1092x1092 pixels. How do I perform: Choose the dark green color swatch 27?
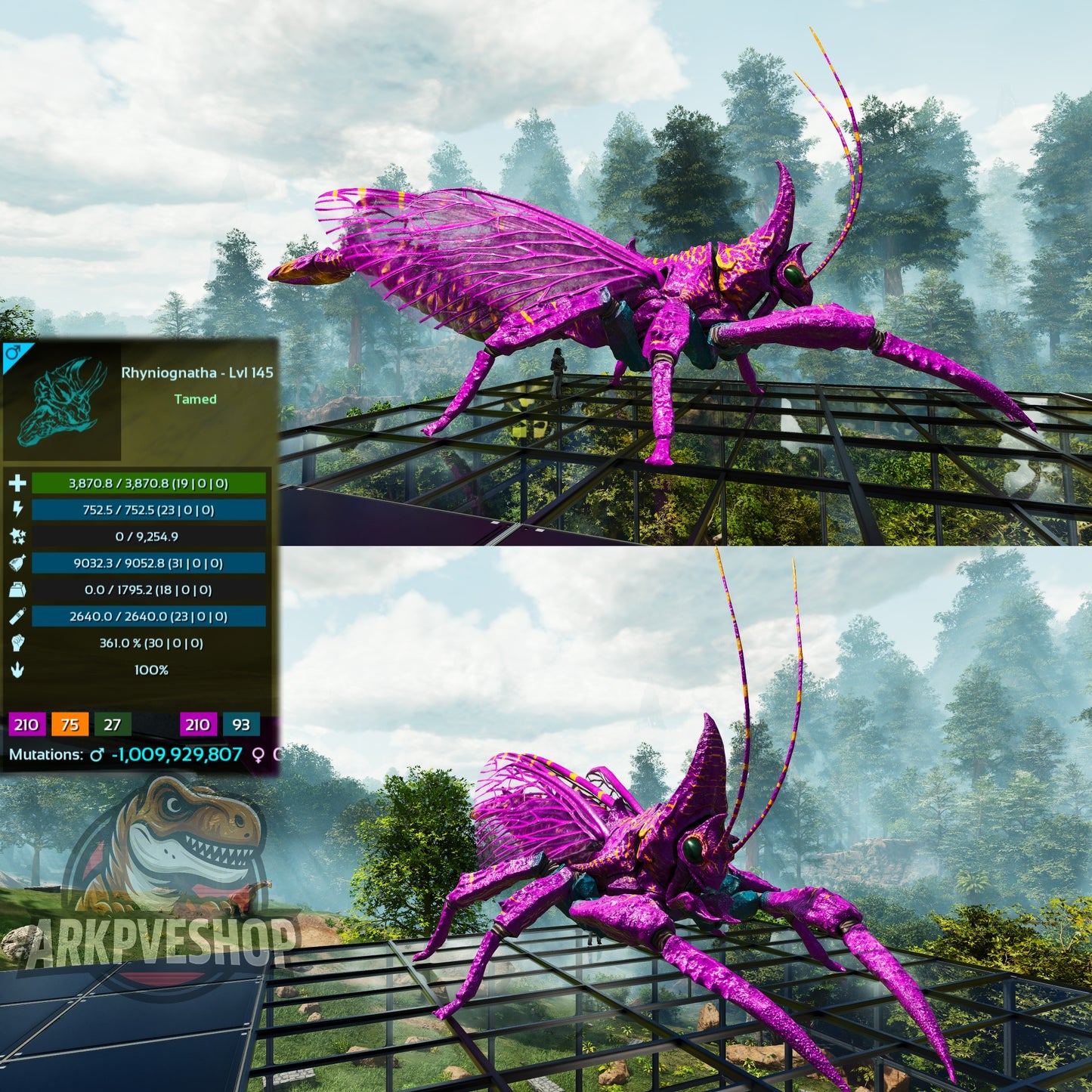click(x=112, y=725)
